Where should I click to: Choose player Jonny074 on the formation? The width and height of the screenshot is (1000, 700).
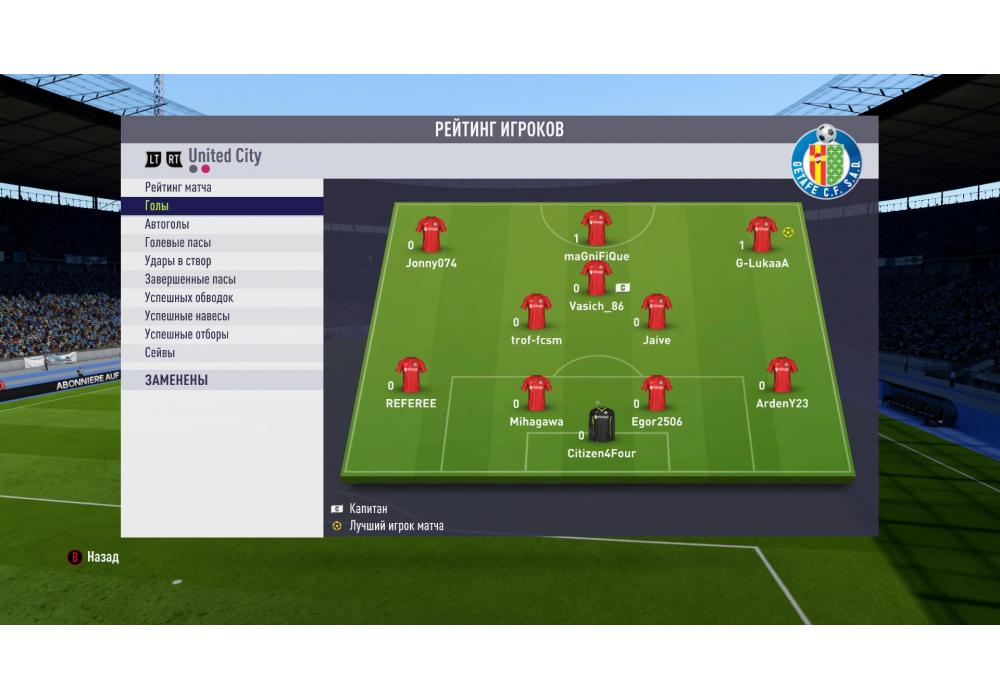pyautogui.click(x=431, y=235)
